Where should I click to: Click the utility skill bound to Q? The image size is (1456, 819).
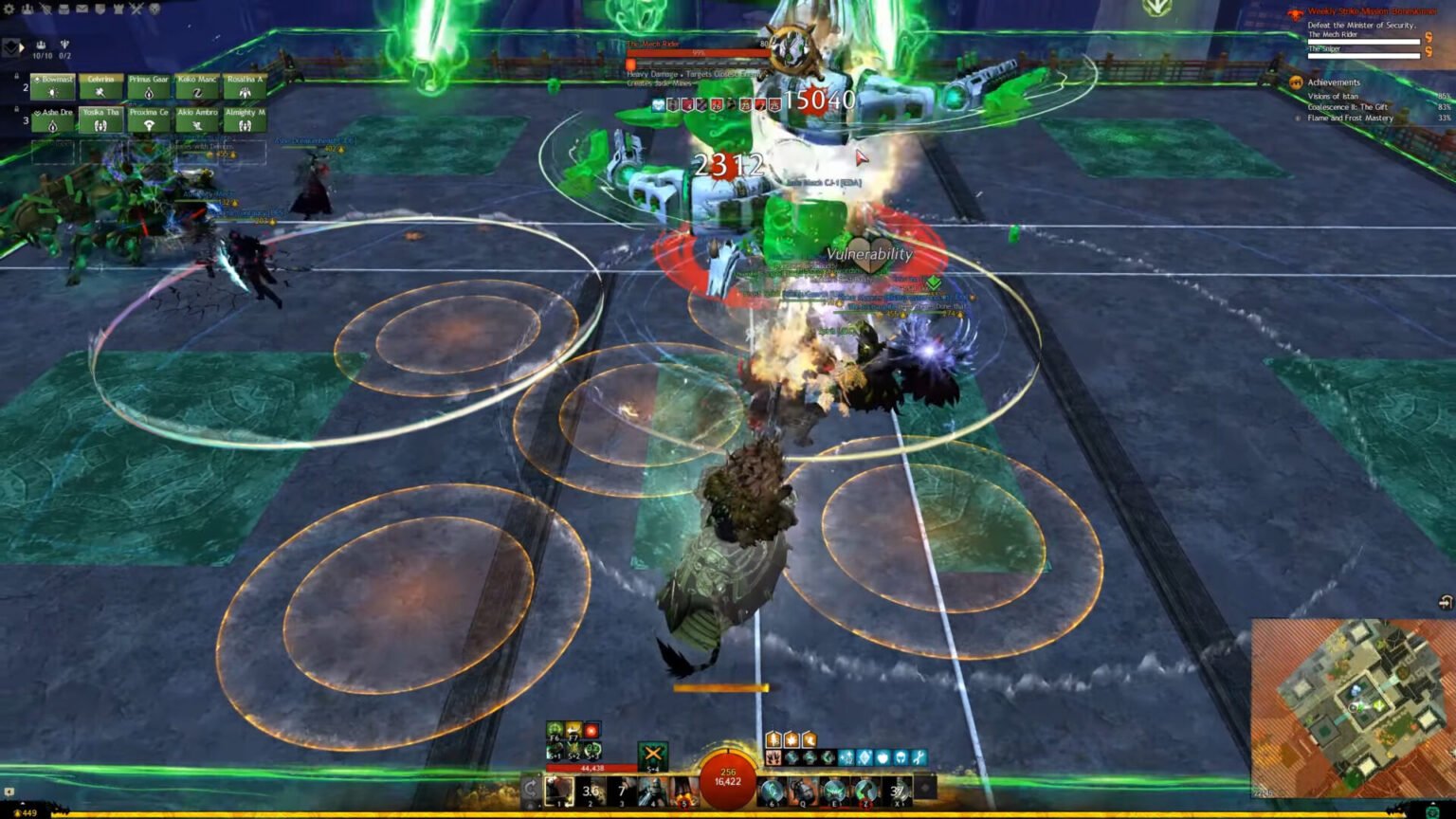pyautogui.click(x=802, y=790)
